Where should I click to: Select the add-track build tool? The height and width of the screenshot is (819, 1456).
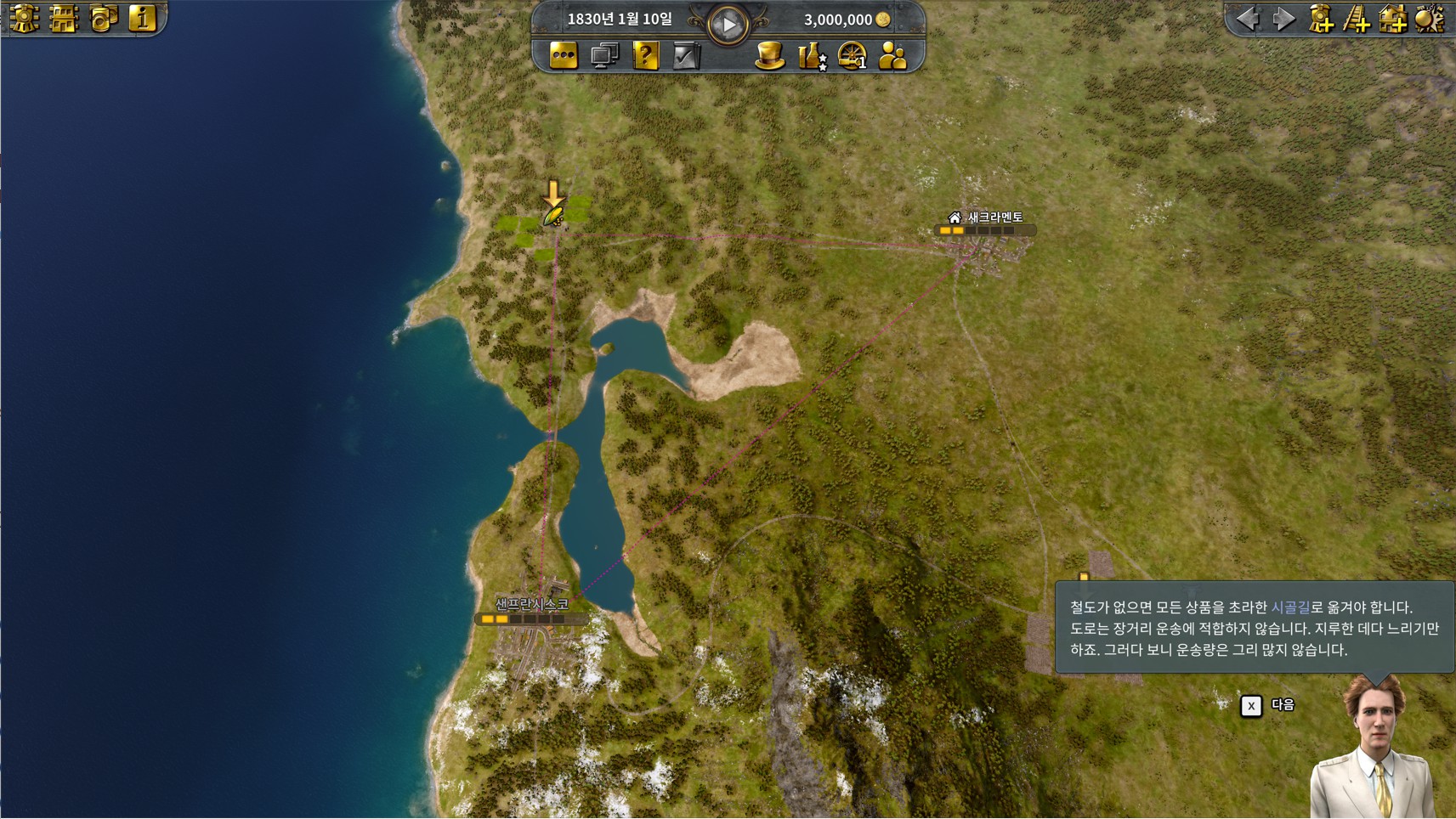coord(1357,18)
